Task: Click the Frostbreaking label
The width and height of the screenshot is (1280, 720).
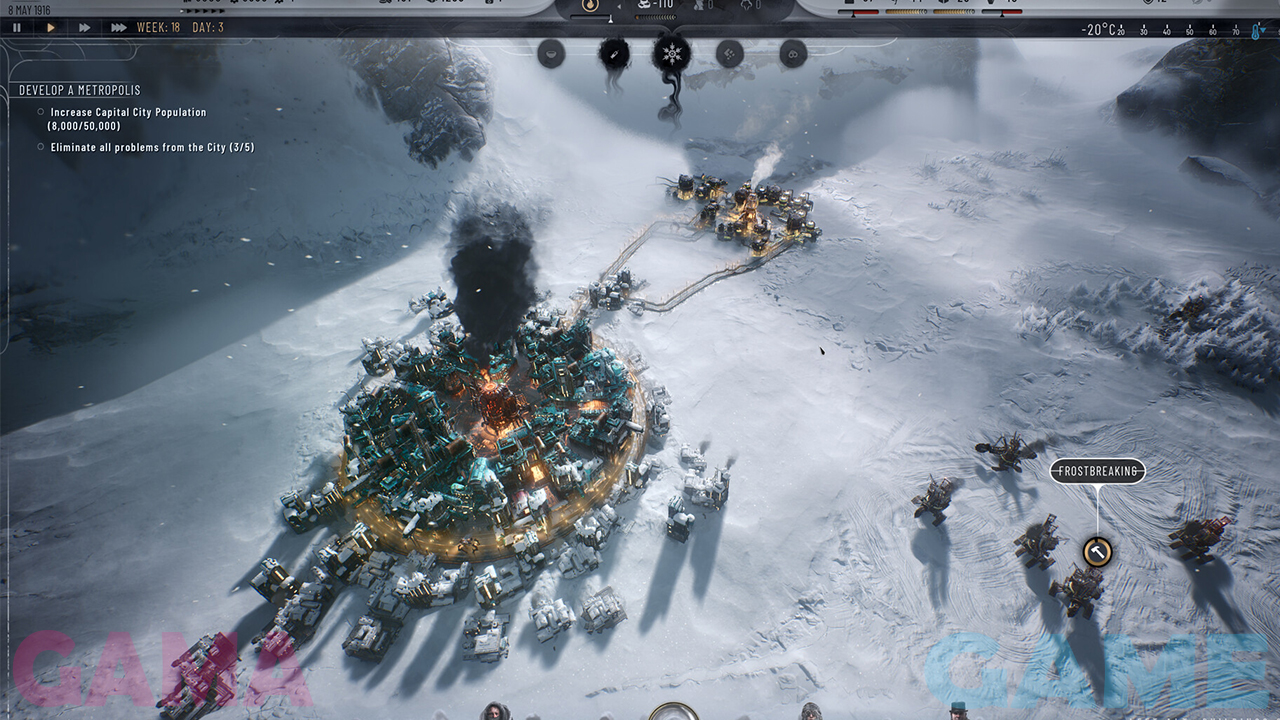Action: coord(1097,472)
